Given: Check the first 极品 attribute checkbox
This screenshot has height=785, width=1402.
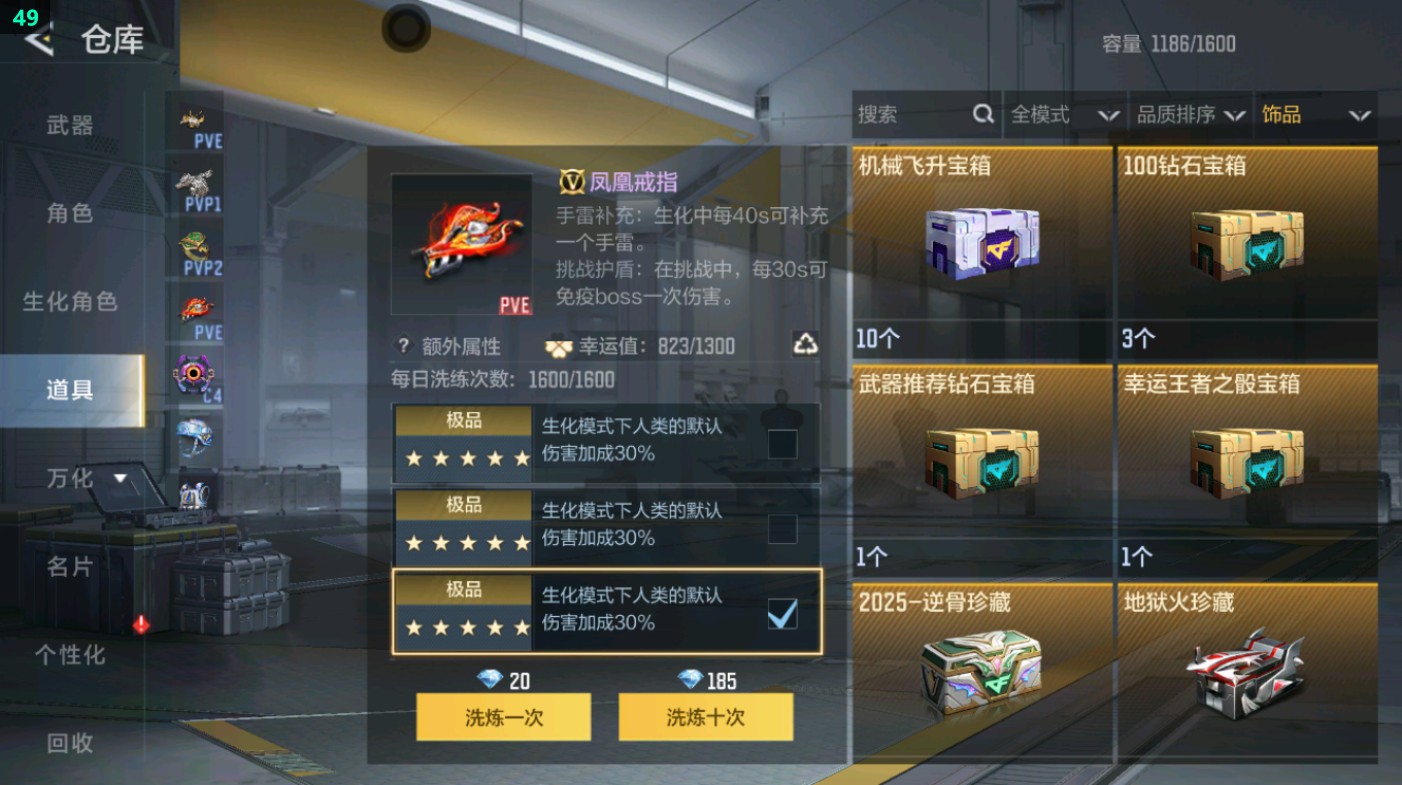Looking at the screenshot, I should [781, 441].
